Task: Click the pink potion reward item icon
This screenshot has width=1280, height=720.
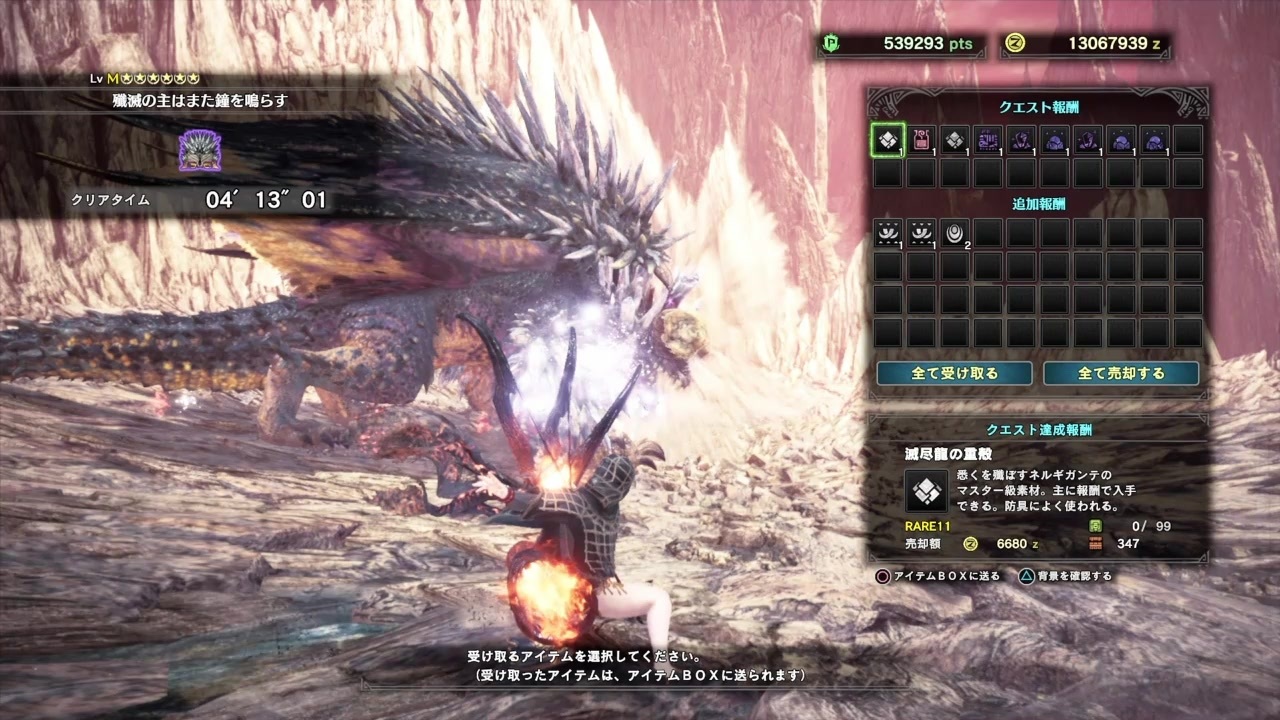Action: pyautogui.click(x=920, y=140)
